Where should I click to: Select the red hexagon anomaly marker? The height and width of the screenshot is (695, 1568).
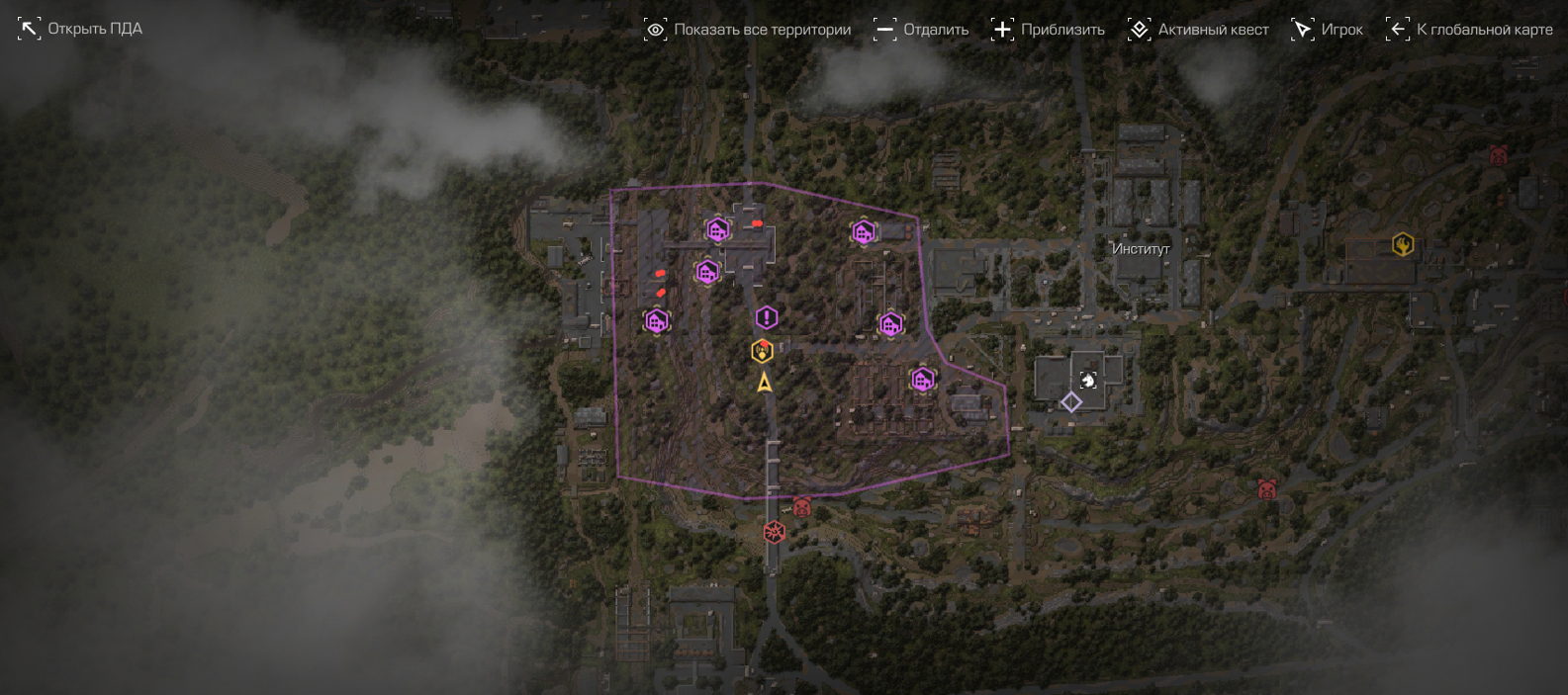point(775,532)
